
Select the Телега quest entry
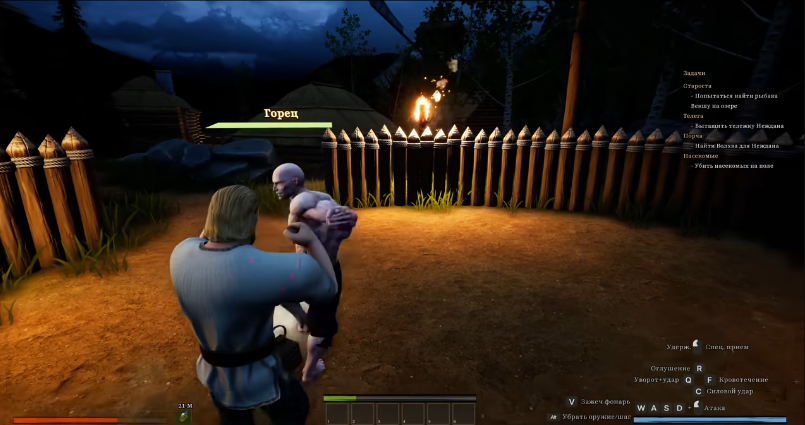[693, 116]
